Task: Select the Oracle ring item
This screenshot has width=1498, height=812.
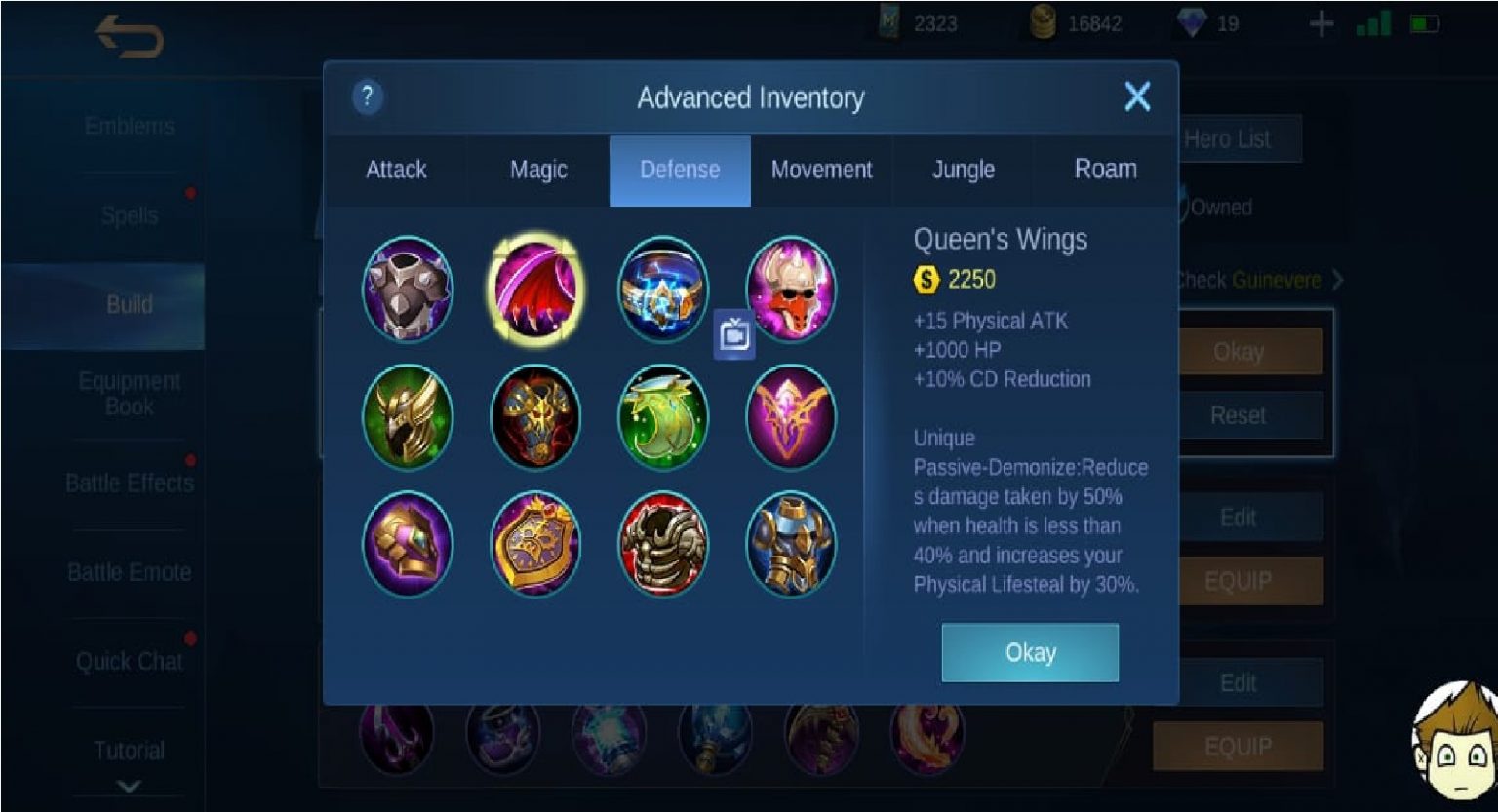Action: tap(663, 288)
